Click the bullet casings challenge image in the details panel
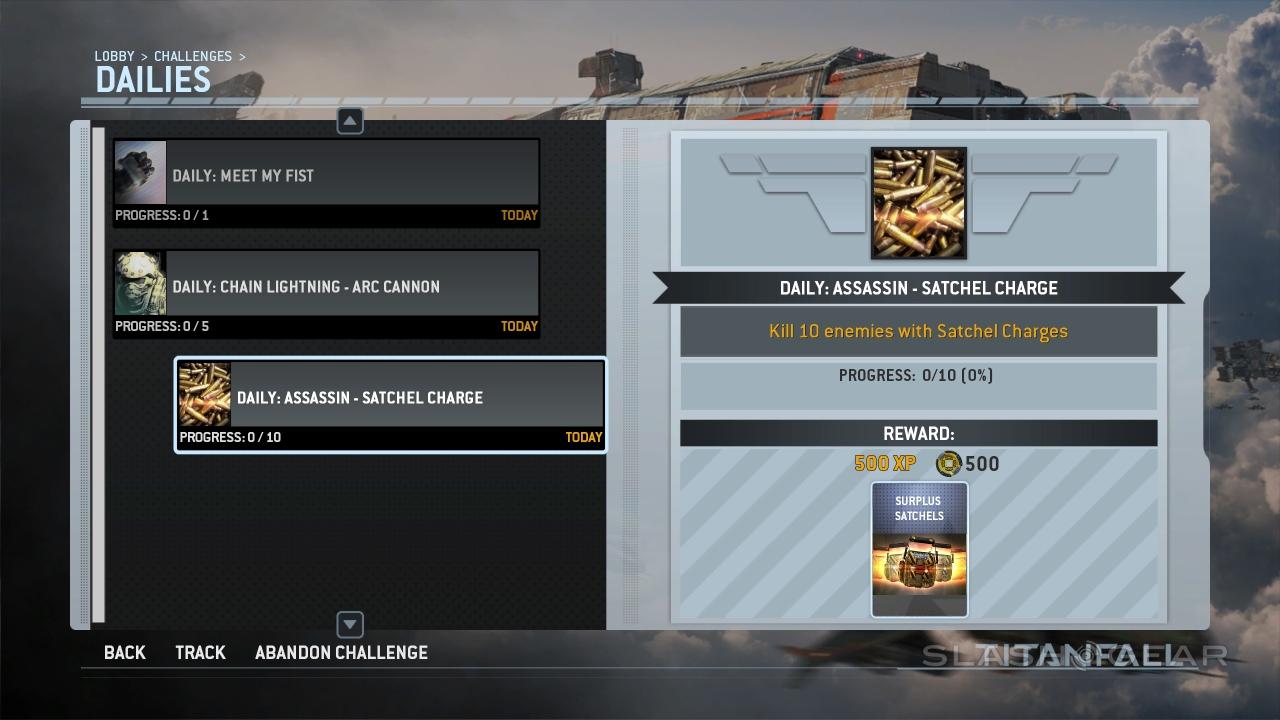 (918, 203)
